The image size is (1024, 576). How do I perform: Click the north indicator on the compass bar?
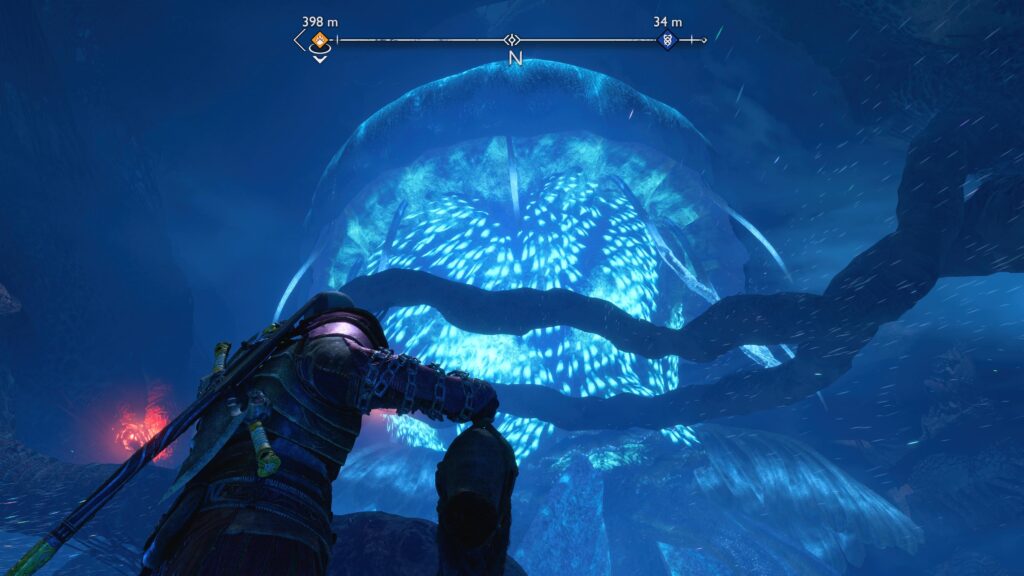click(x=515, y=58)
